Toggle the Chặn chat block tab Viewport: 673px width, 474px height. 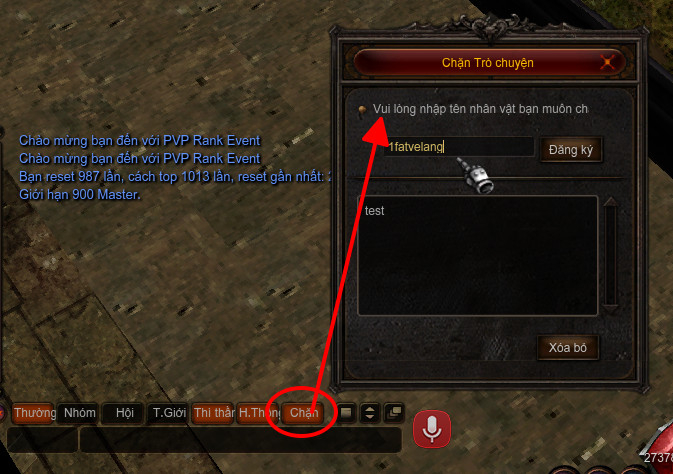pyautogui.click(x=304, y=413)
